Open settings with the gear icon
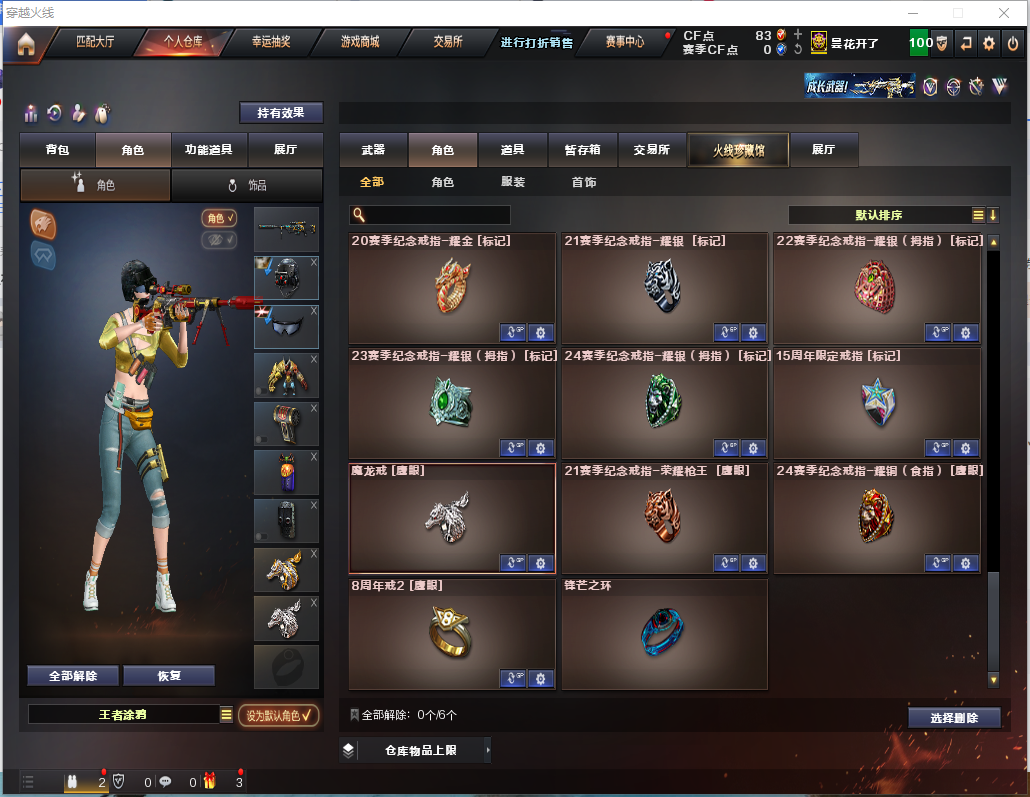Image resolution: width=1030 pixels, height=797 pixels. (989, 43)
